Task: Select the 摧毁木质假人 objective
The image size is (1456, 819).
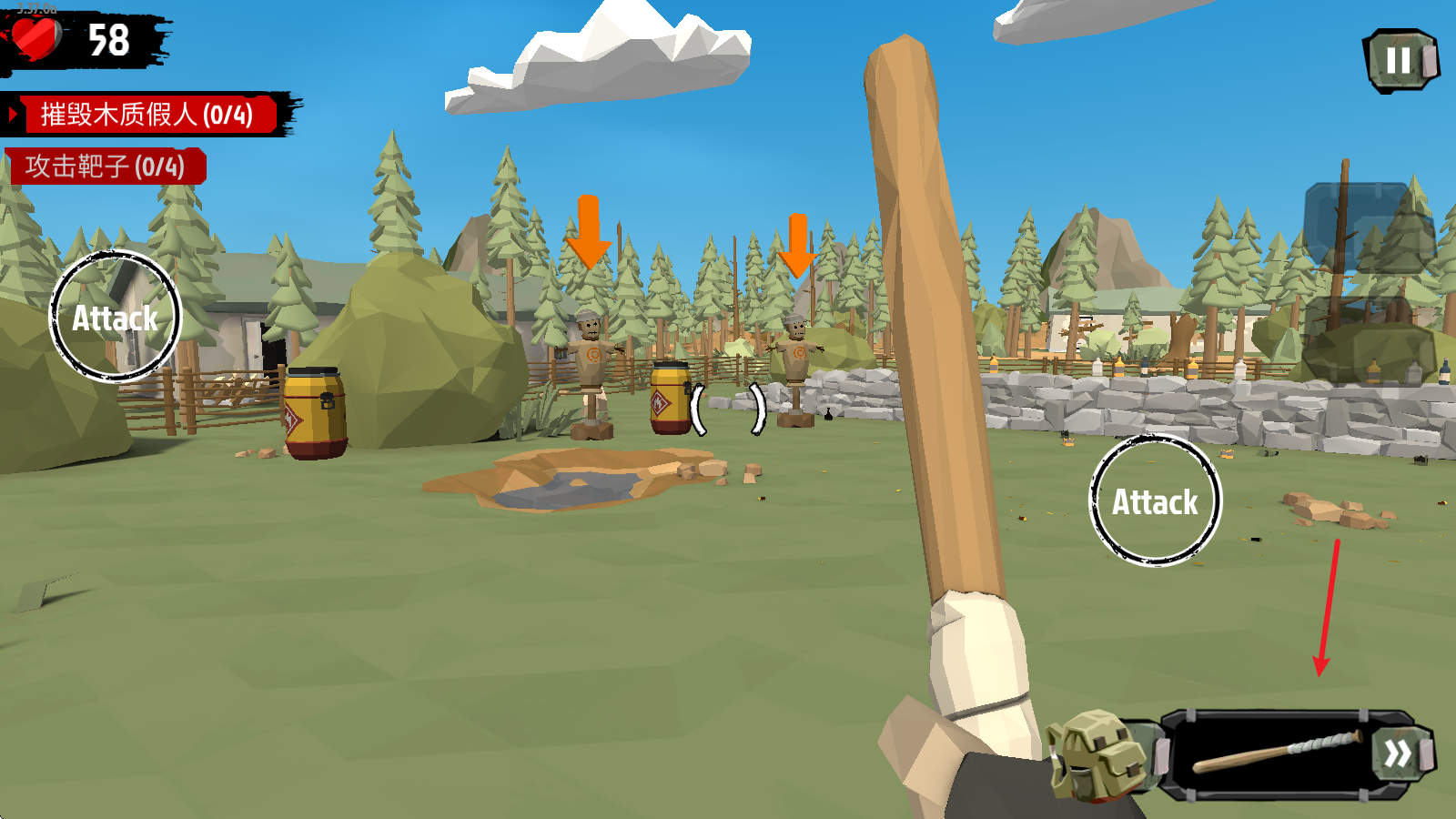Action: tap(146, 115)
